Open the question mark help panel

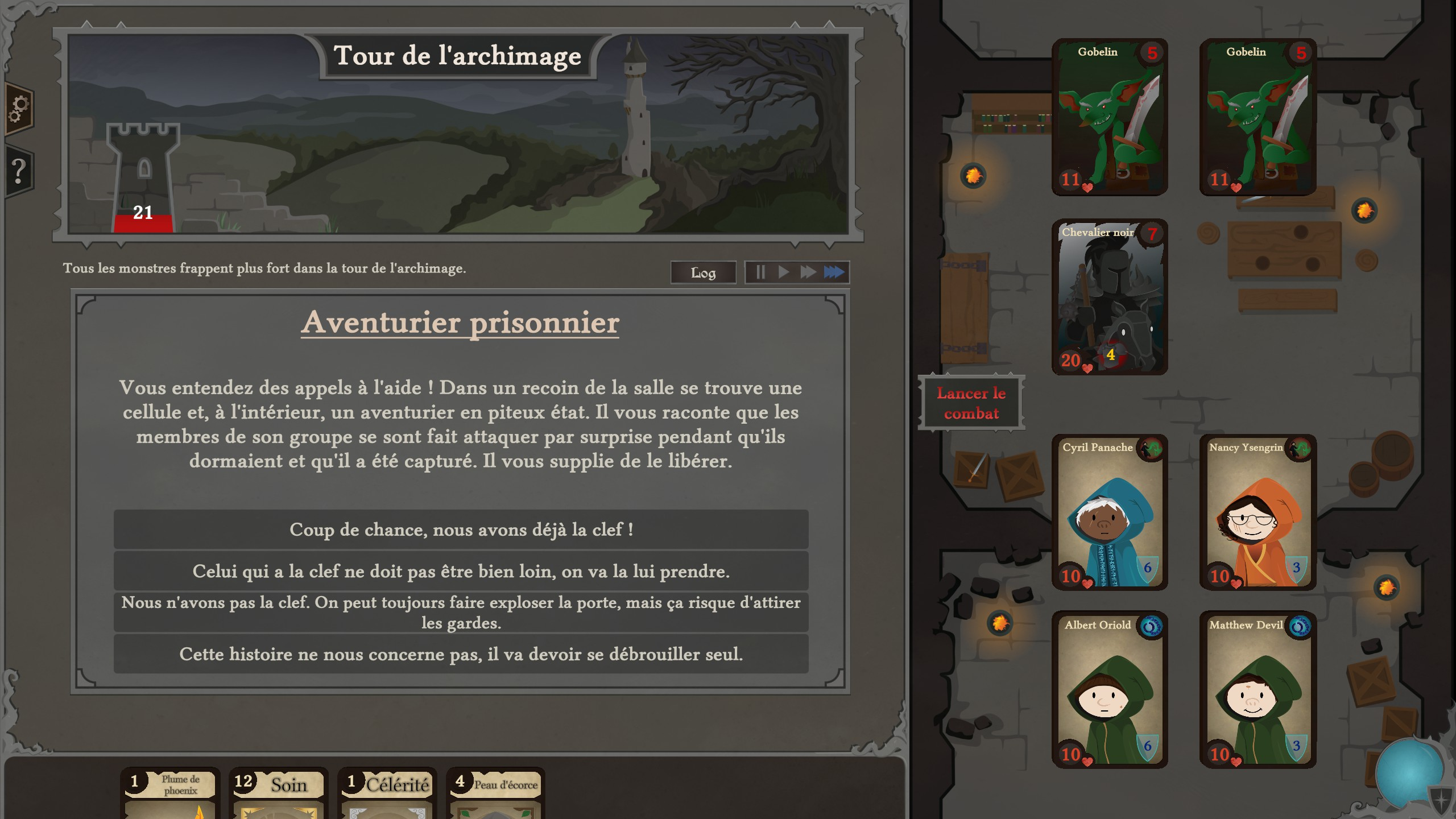pyautogui.click(x=19, y=171)
